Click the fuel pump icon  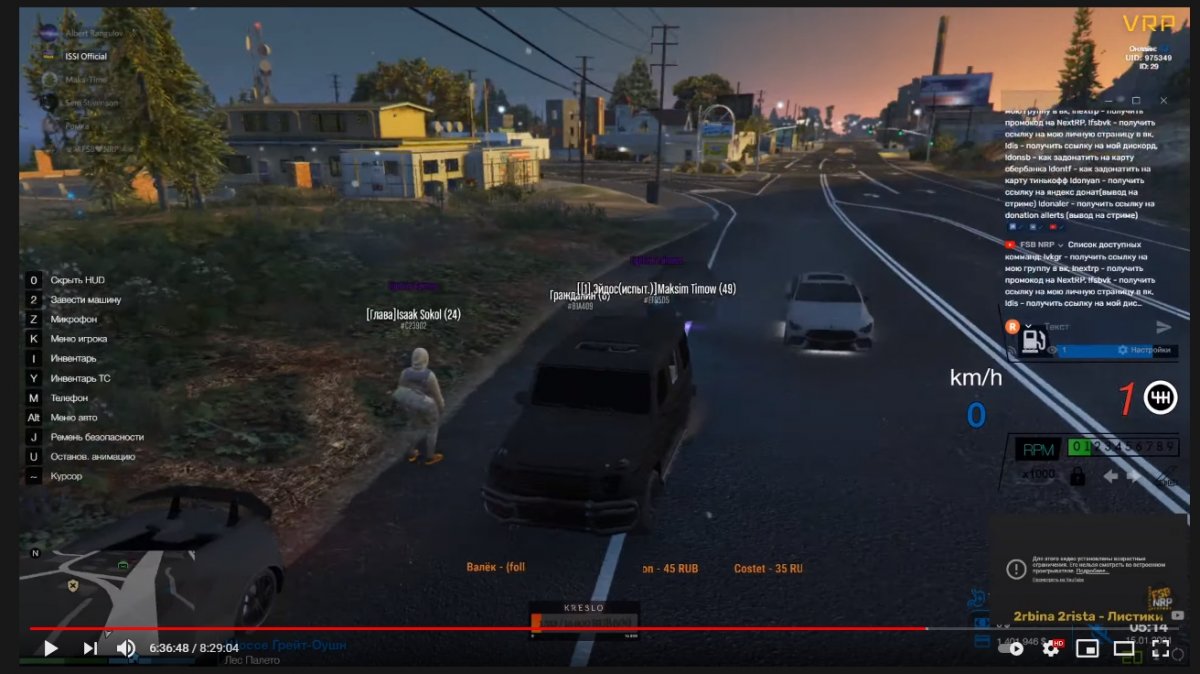(x=1027, y=342)
